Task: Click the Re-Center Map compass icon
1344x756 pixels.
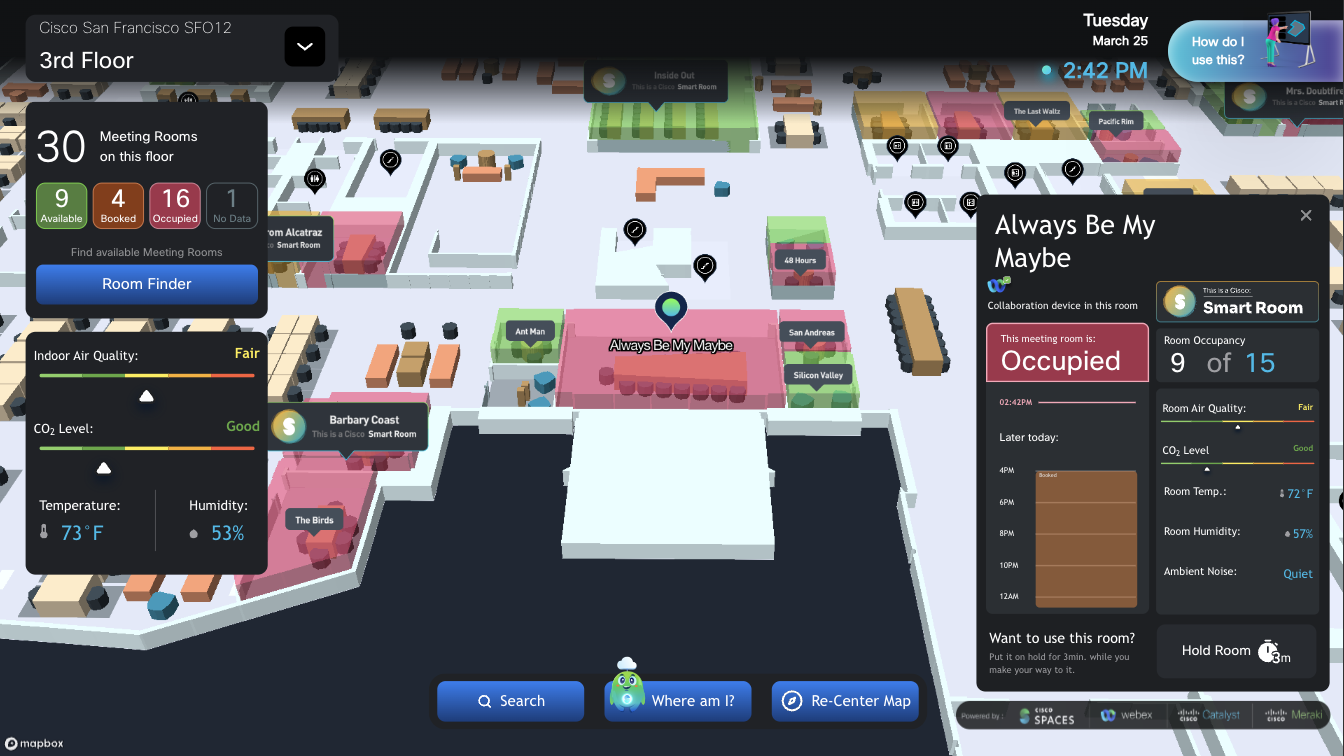Action: pyautogui.click(x=793, y=701)
